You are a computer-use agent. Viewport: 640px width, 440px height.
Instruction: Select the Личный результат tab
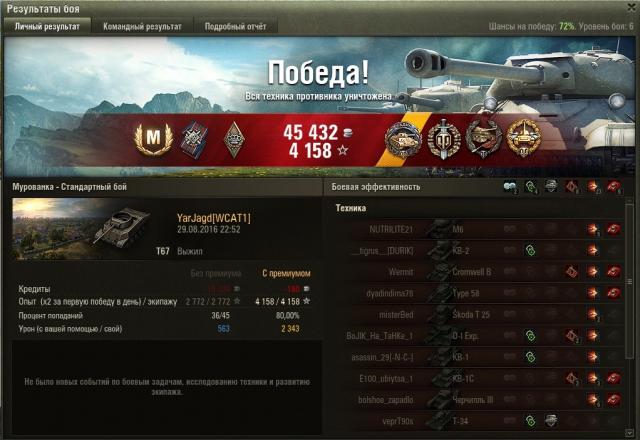pos(47,27)
